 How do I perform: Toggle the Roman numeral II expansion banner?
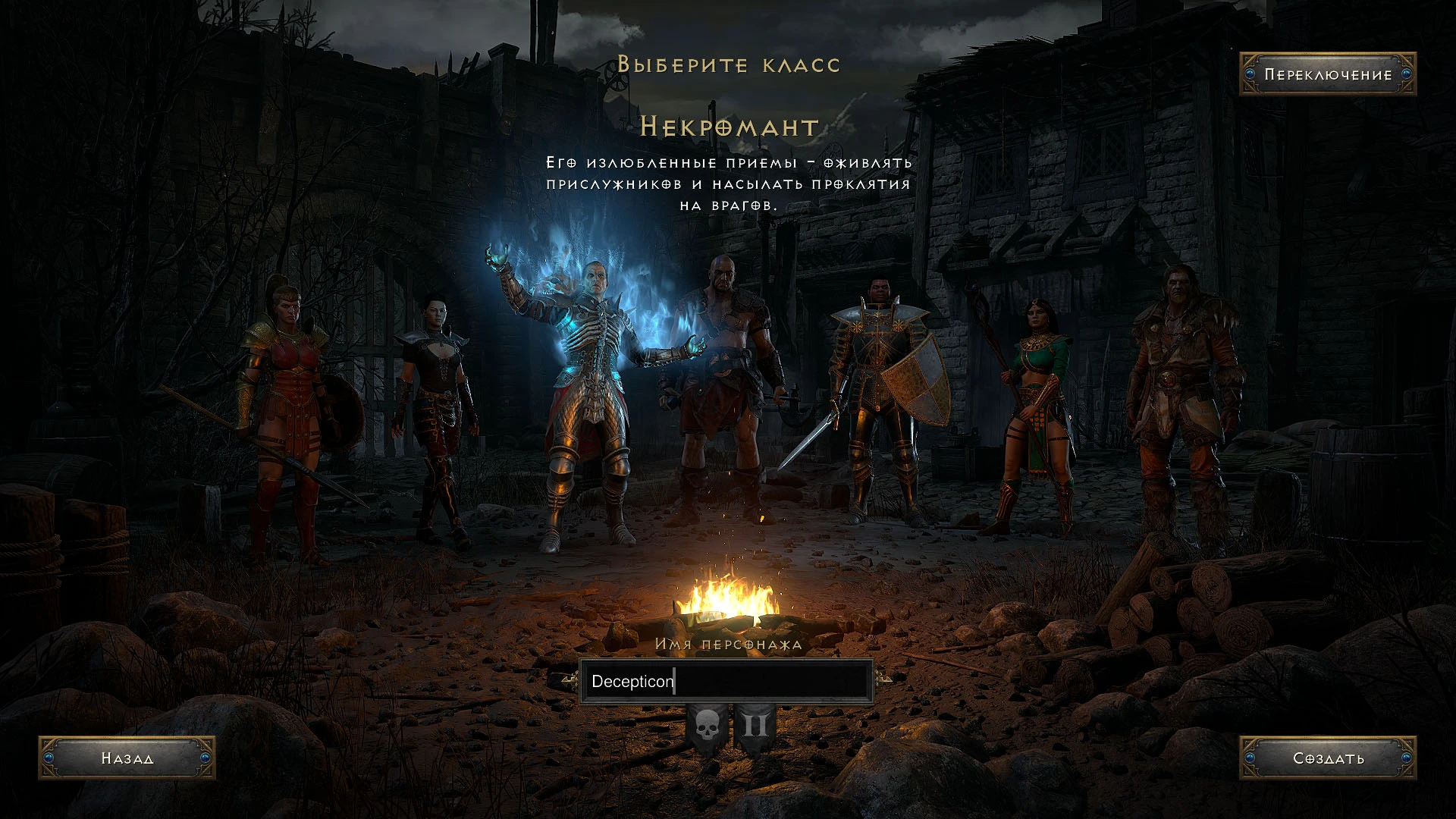(755, 727)
